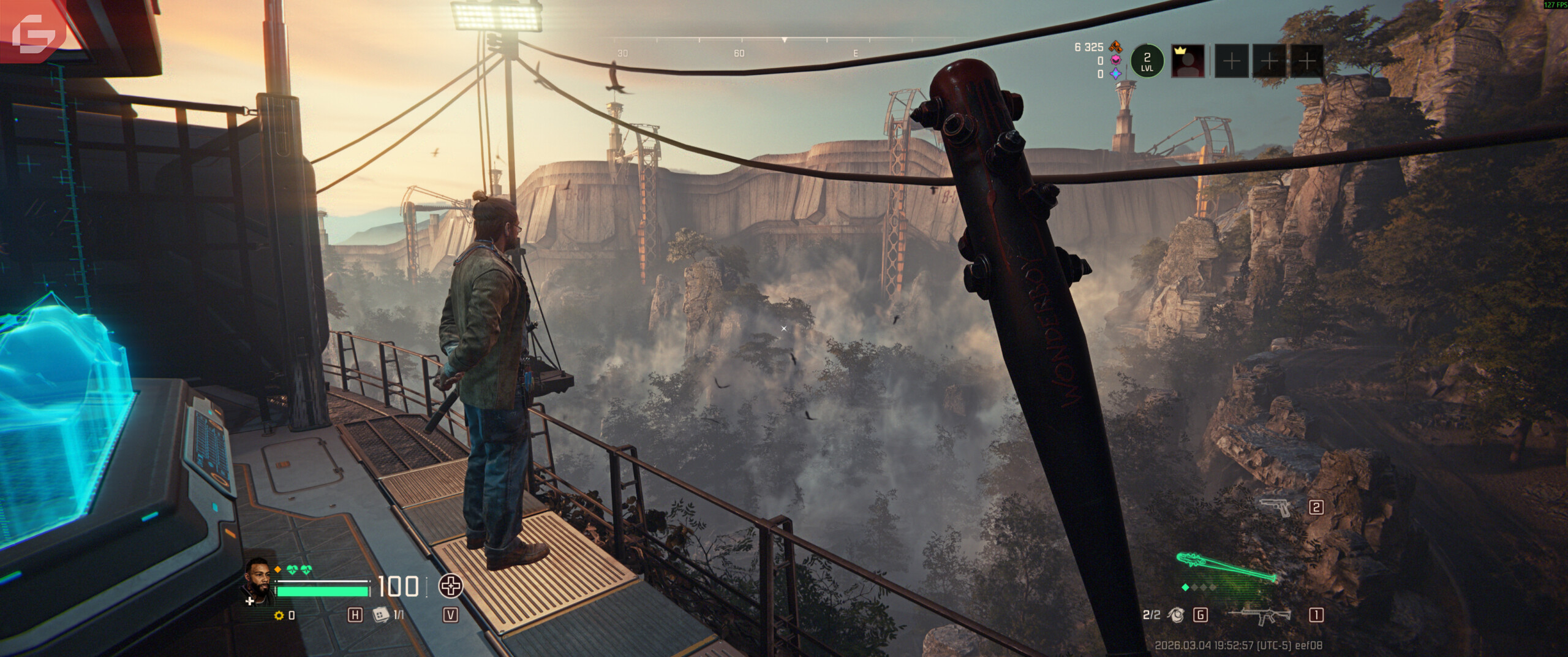Screen dimensions: 1568x657
Task: Click the level 2 badge
Action: 1147,61
